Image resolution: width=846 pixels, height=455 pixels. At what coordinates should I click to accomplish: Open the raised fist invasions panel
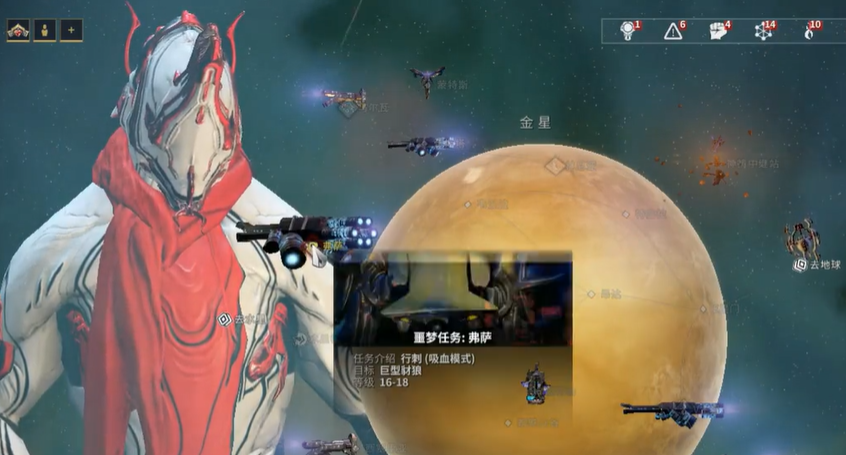[717, 31]
